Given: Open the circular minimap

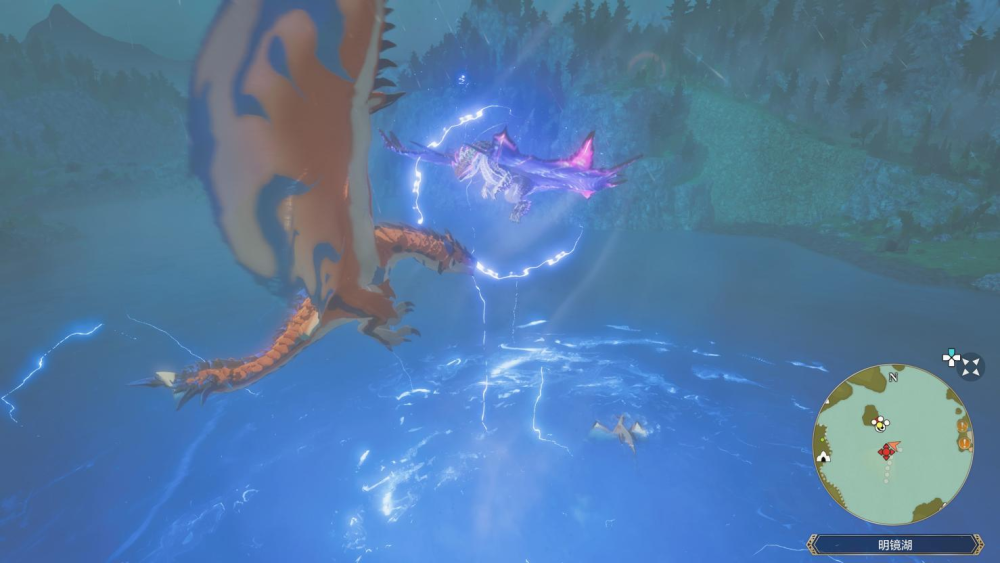Looking at the screenshot, I should 893,445.
